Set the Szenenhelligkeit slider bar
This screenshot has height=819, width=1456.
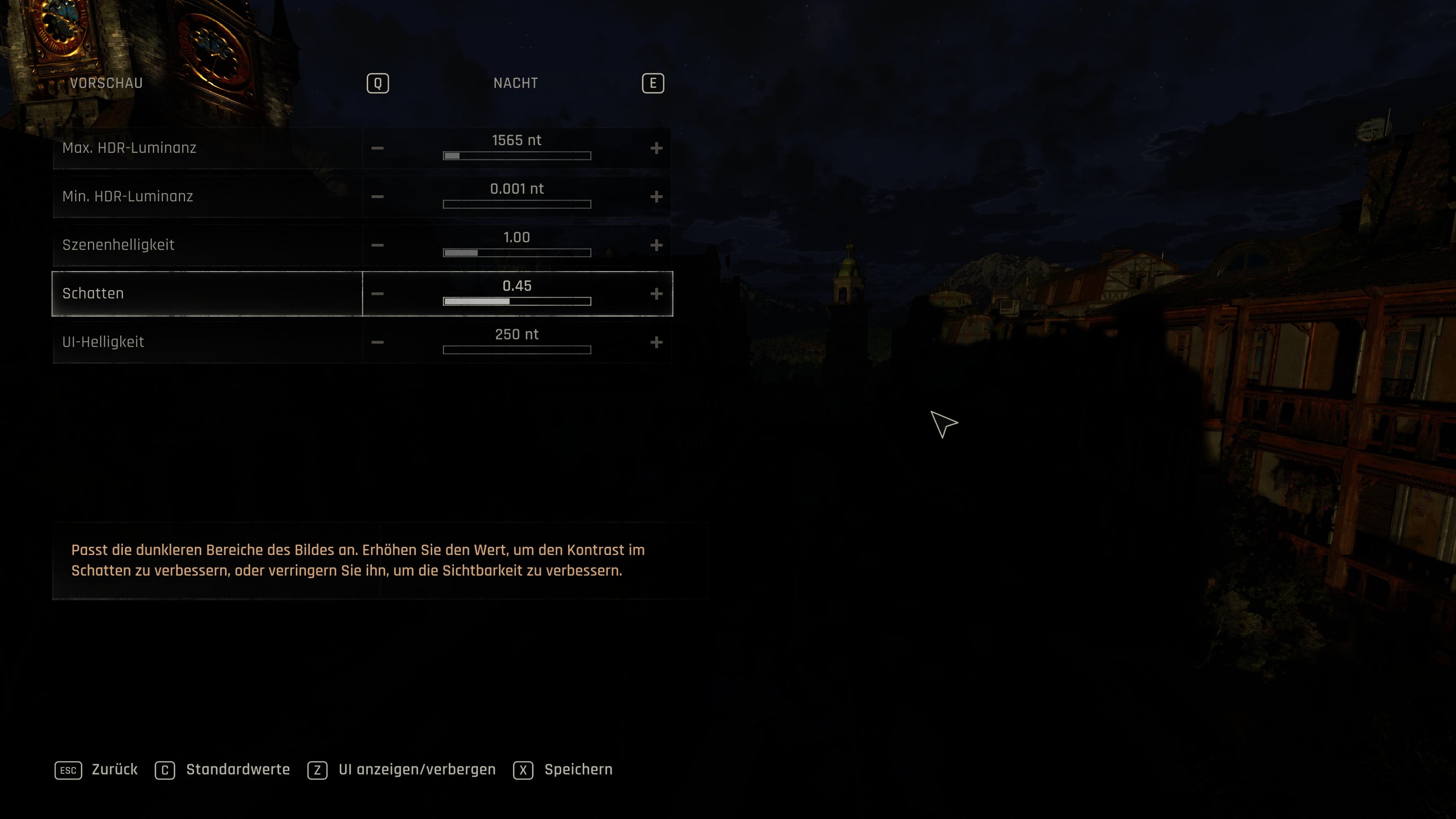click(516, 253)
